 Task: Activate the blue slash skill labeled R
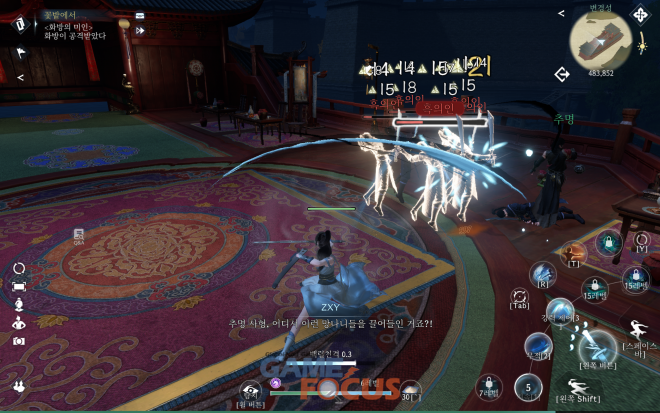click(544, 273)
